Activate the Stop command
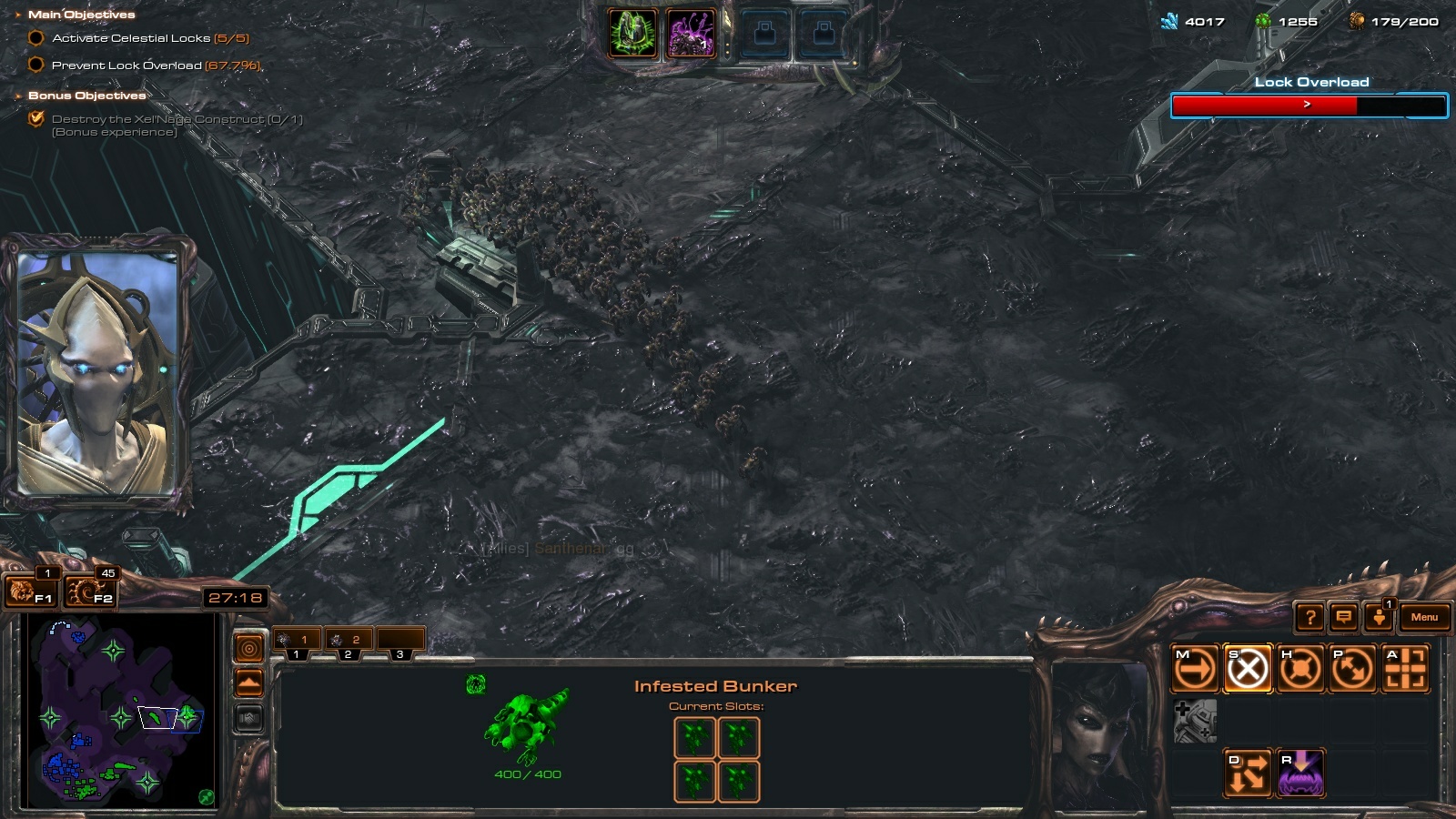Viewport: 1456px width, 819px height. pos(1248,670)
